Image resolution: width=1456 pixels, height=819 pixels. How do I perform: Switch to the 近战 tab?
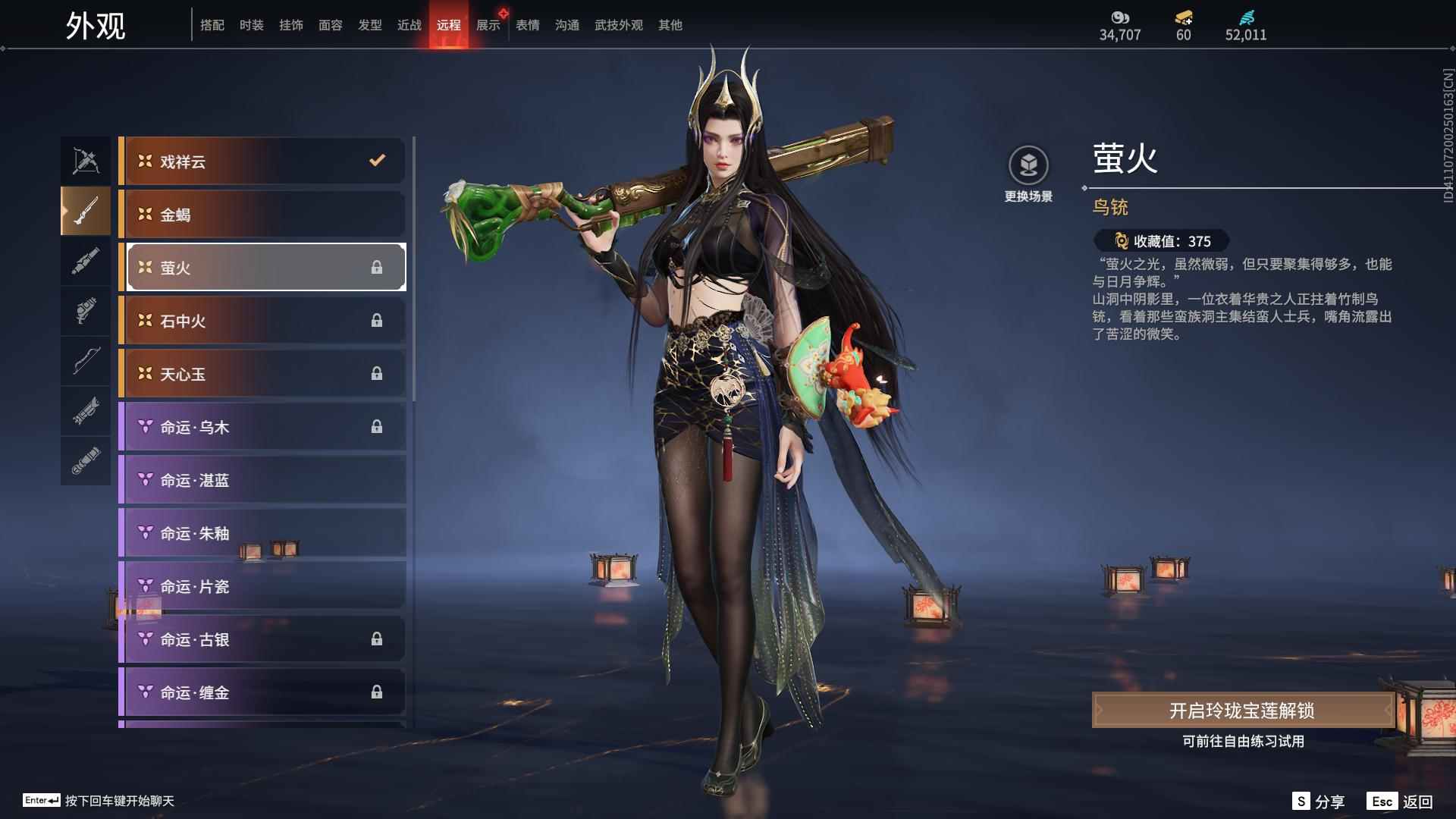click(x=409, y=24)
